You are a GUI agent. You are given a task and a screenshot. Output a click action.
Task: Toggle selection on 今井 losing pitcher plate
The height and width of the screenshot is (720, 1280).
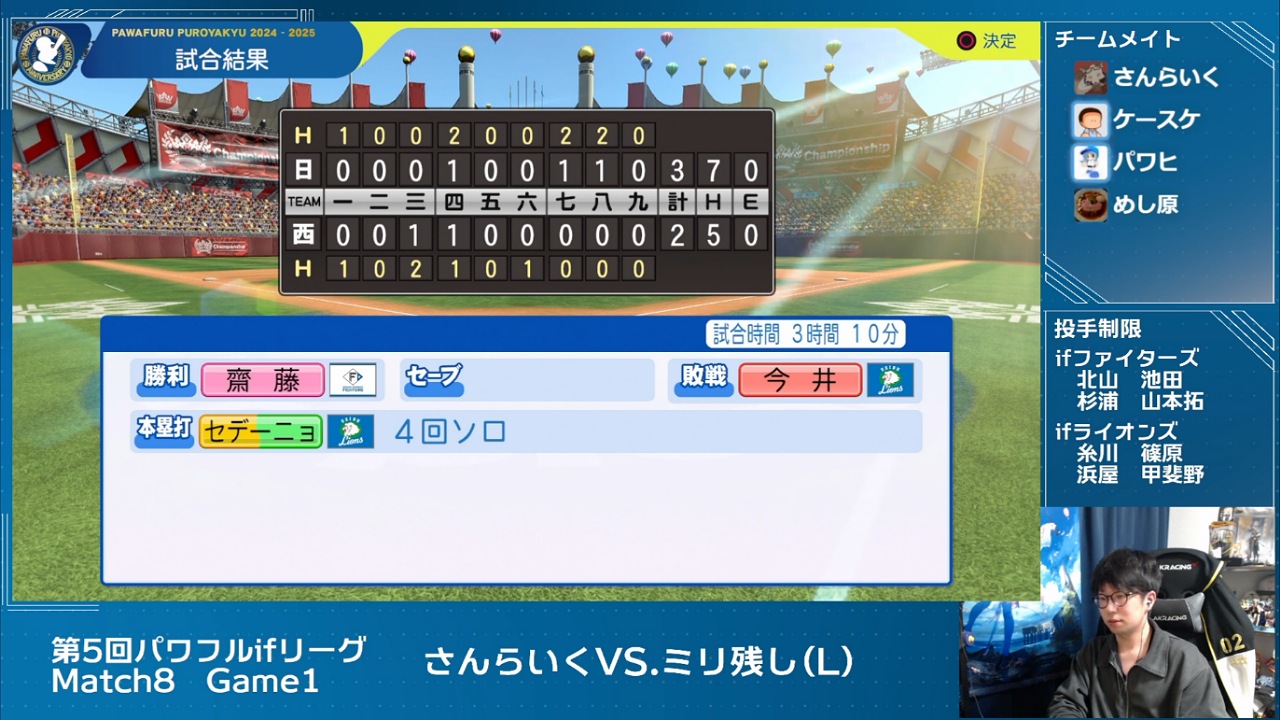[x=801, y=380]
